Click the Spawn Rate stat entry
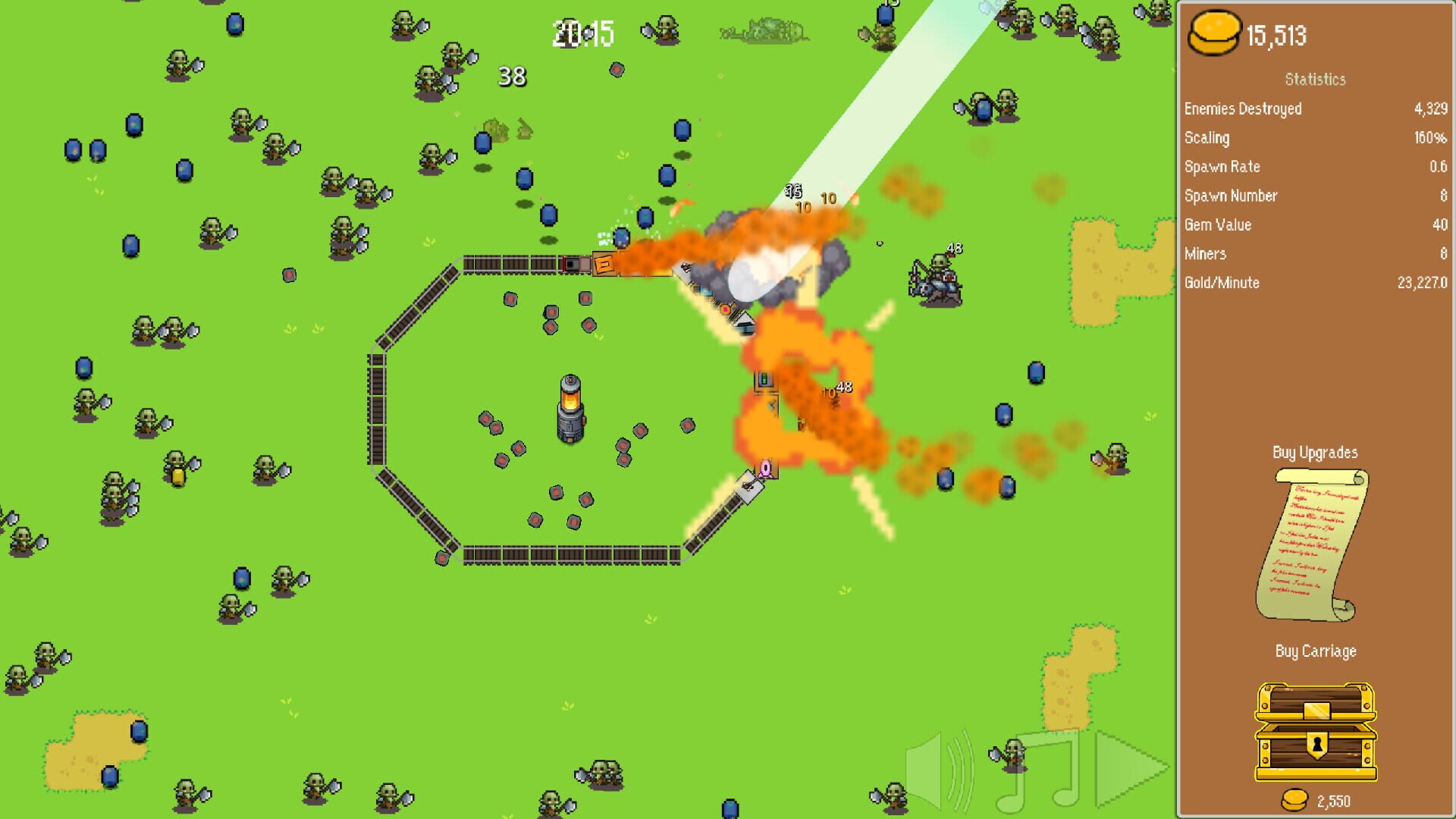The width and height of the screenshot is (1456, 819). coord(1222,166)
